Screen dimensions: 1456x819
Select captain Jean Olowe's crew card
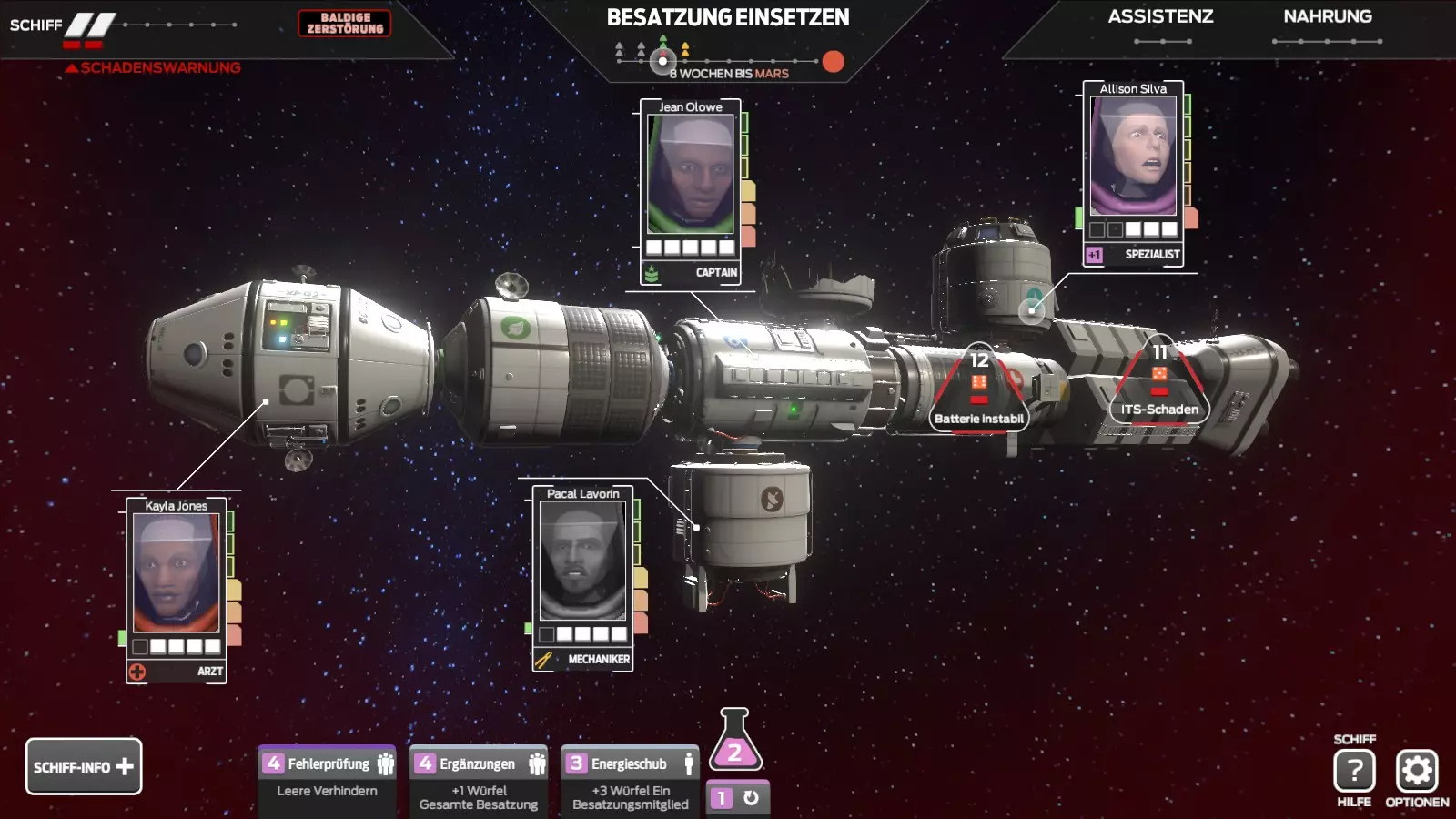tap(691, 191)
